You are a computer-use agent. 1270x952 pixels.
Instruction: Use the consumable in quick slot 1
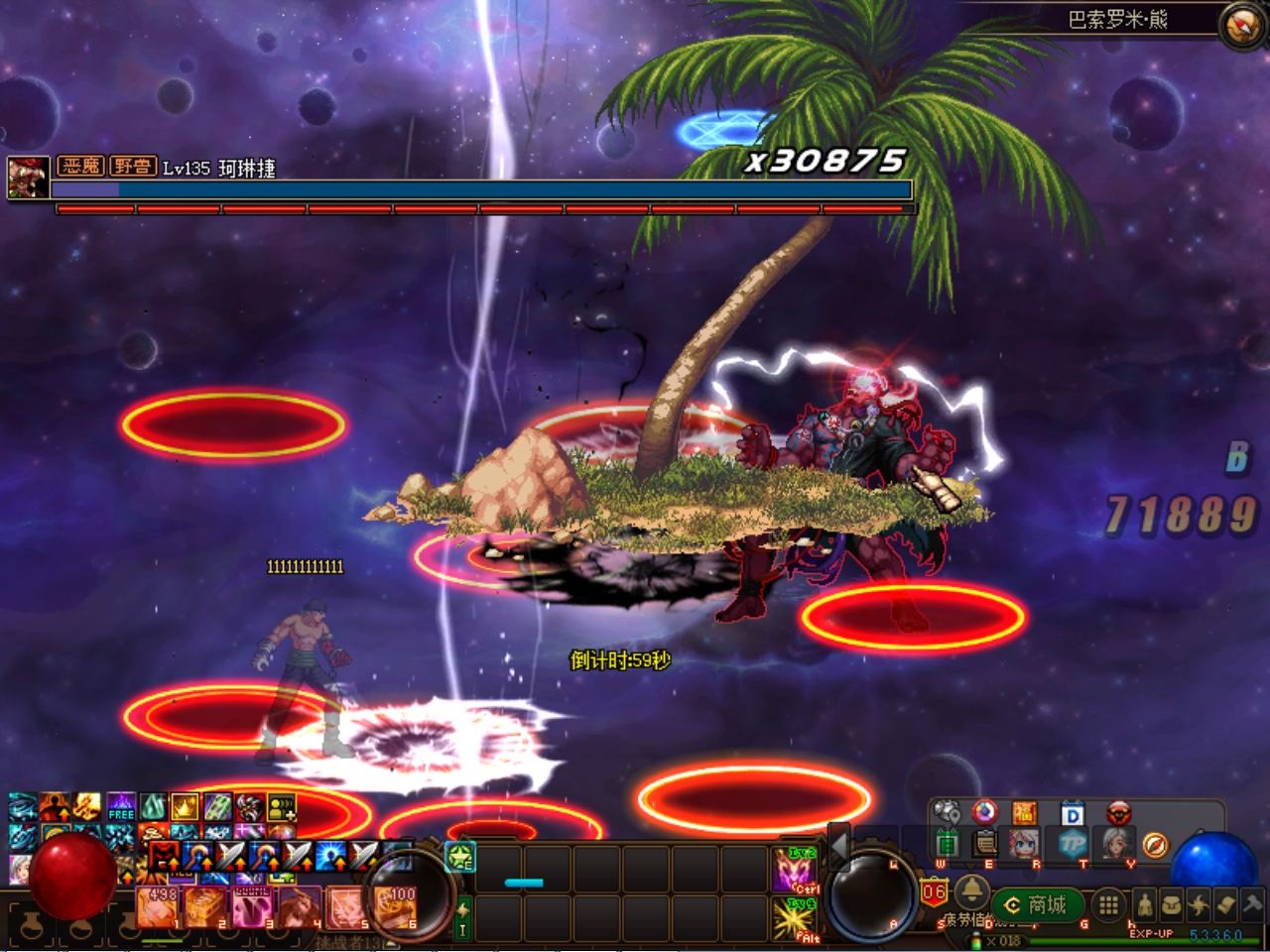coord(158,906)
